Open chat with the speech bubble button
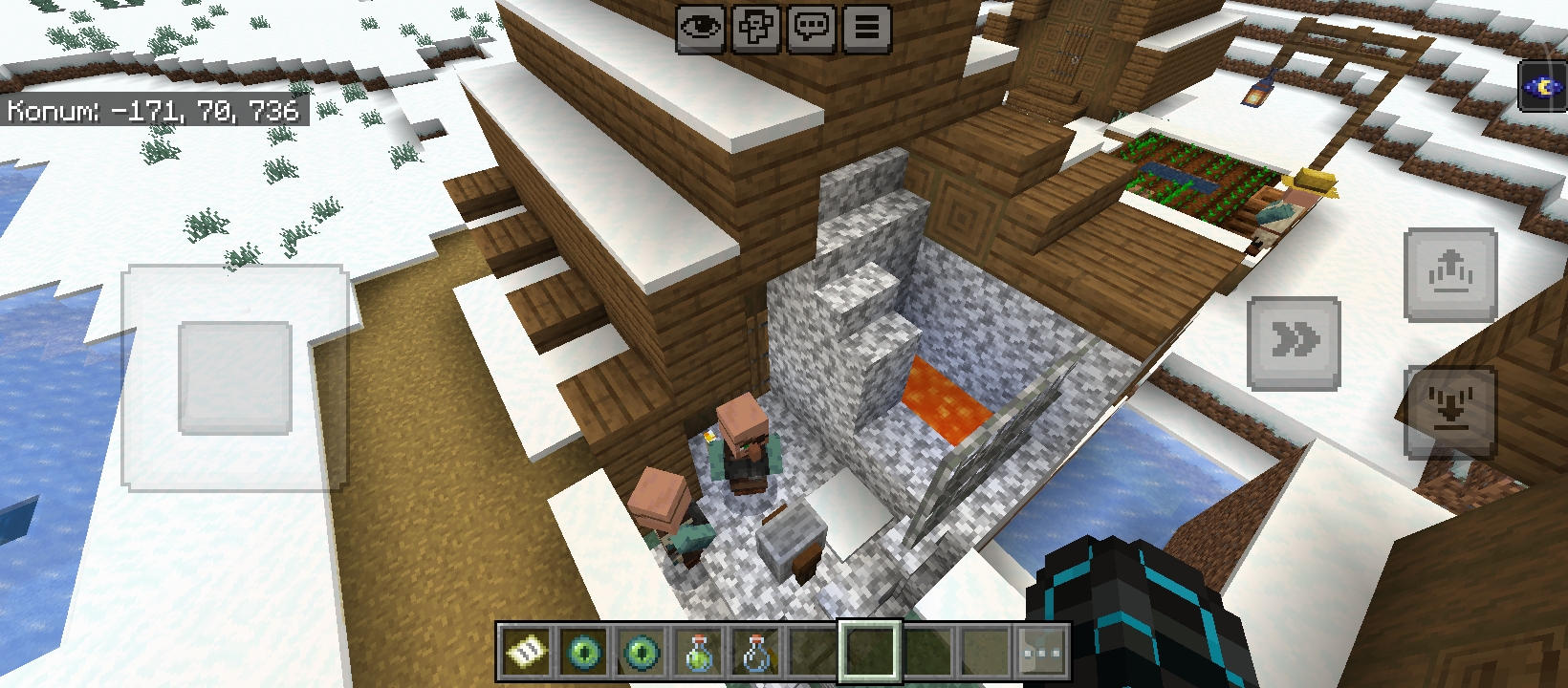The height and width of the screenshot is (688, 1568). pos(812,28)
